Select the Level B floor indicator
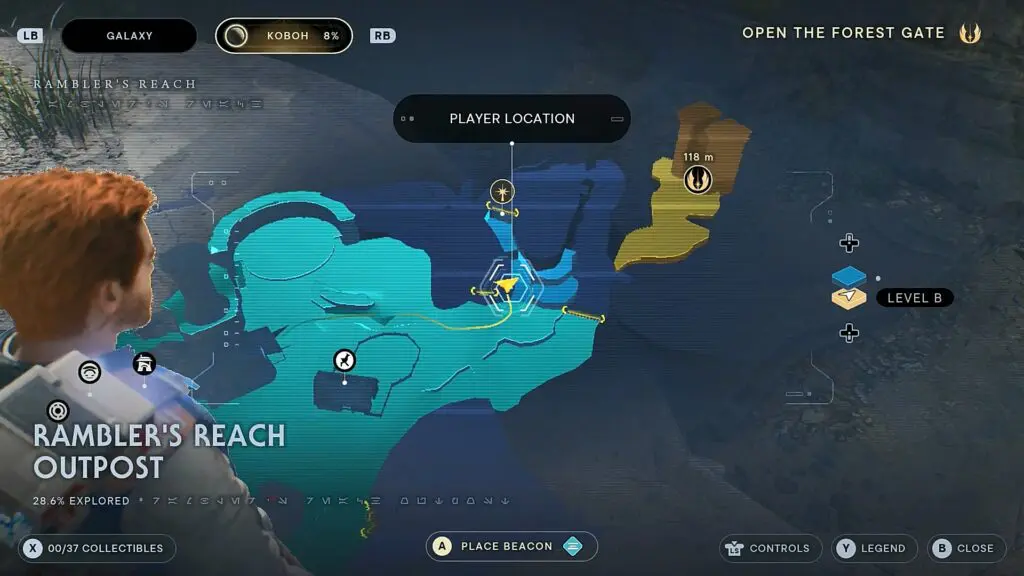Image resolution: width=1024 pixels, height=576 pixels. pos(914,298)
